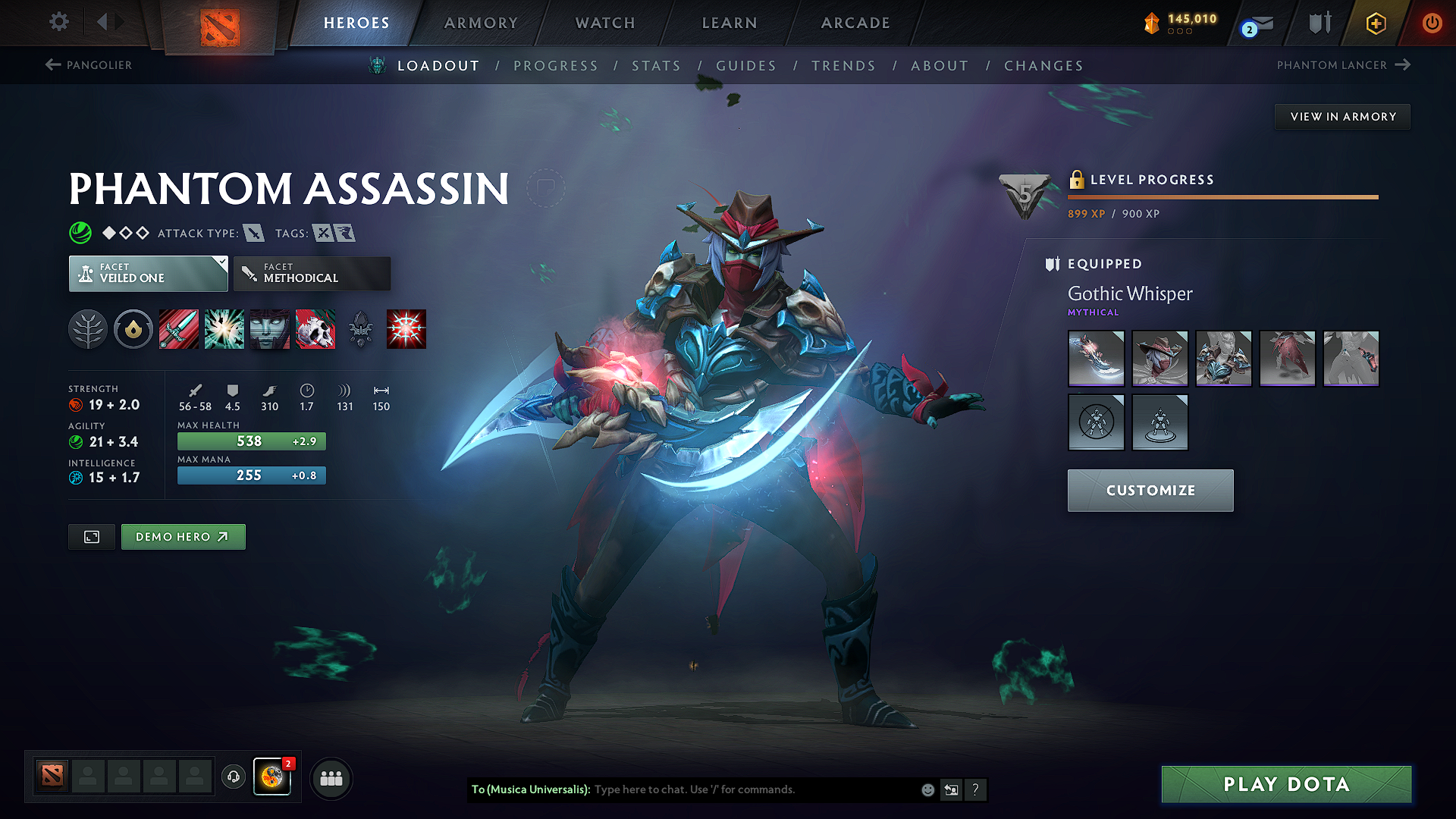Open the Talent Tree icon

tap(87, 328)
